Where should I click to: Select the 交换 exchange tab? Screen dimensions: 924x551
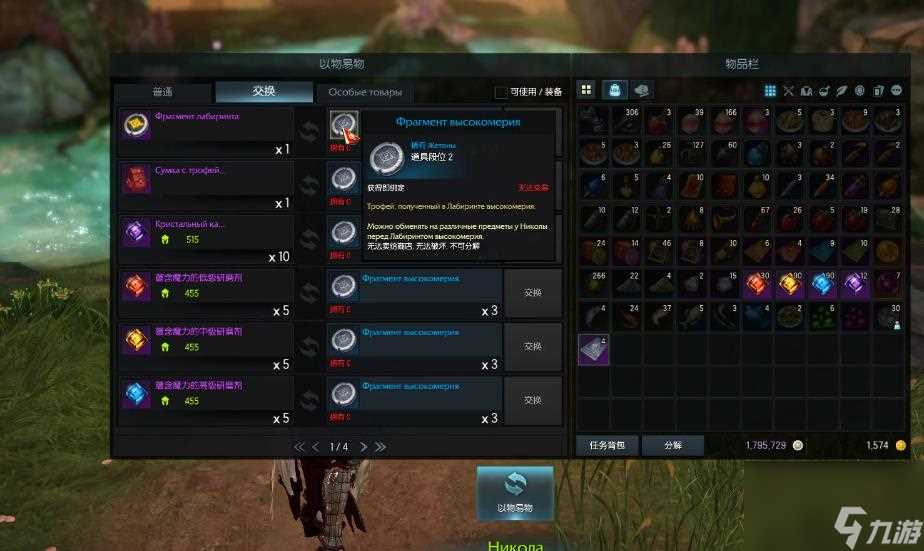[x=264, y=92]
